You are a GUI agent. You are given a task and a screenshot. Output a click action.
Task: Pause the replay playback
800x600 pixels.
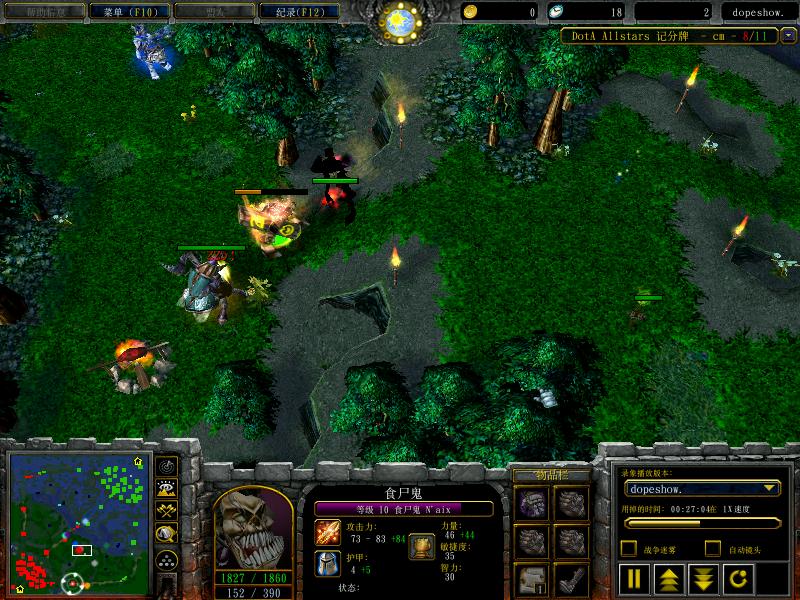[634, 578]
